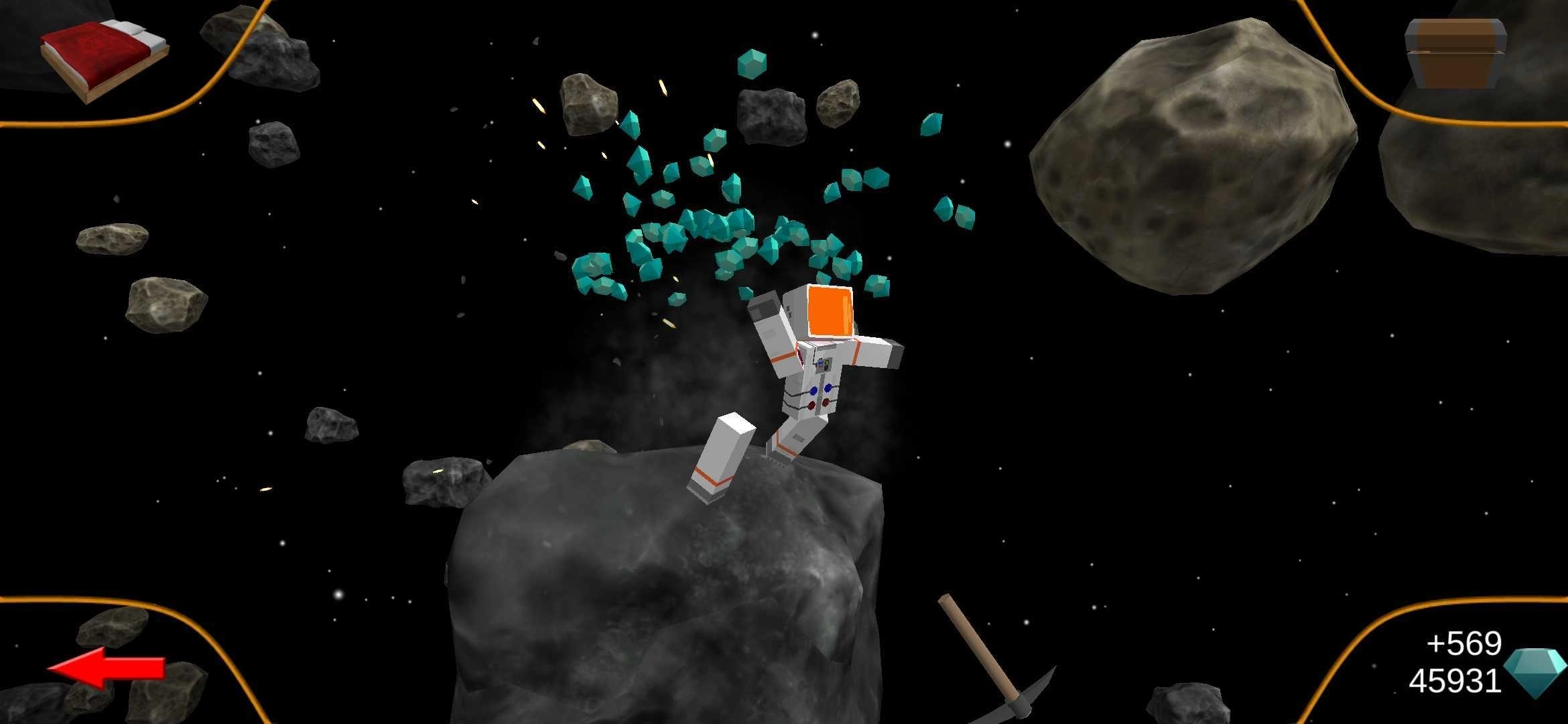Viewport: 1568px width, 724px height.
Task: Go back with the red arrow
Action: coord(107,667)
